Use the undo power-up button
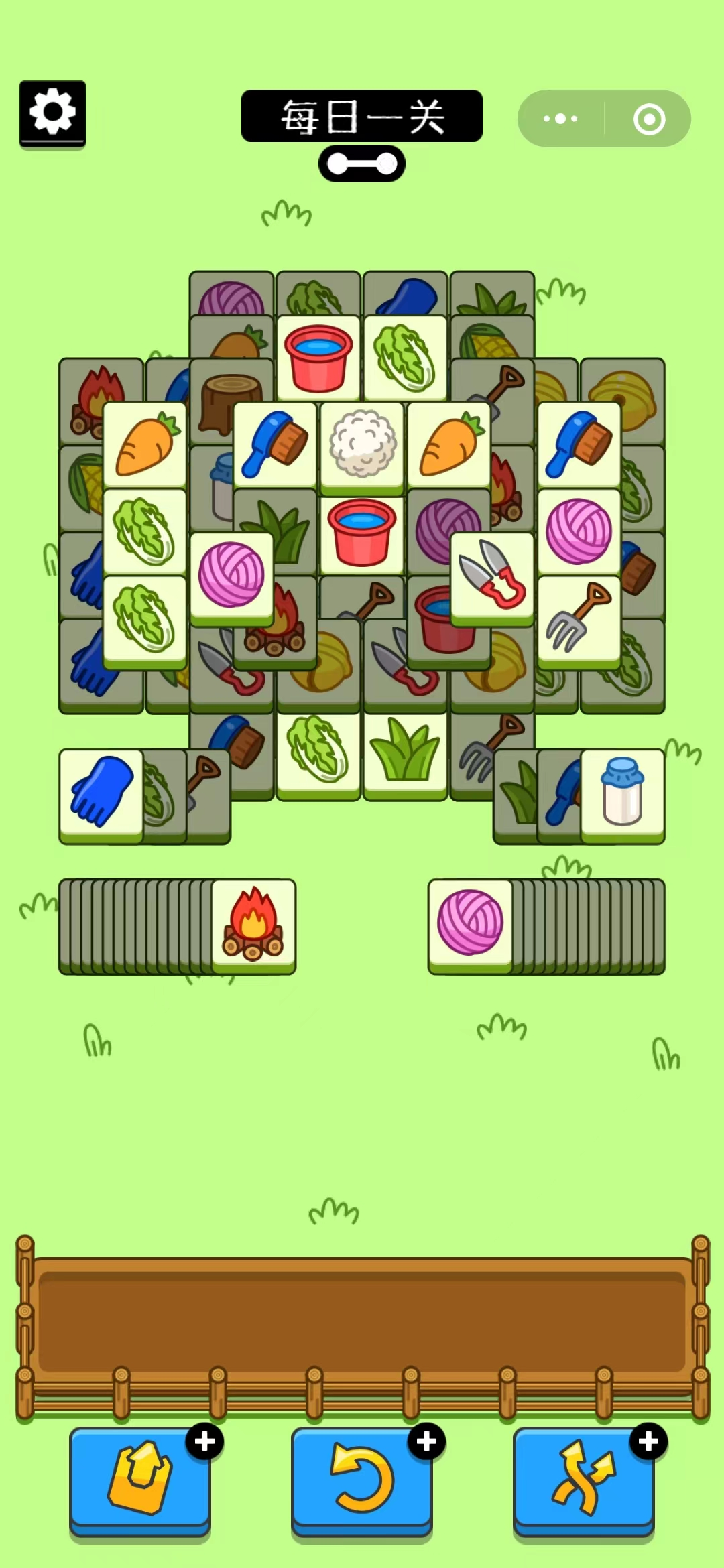Viewport: 724px width, 1568px height. [x=362, y=1480]
